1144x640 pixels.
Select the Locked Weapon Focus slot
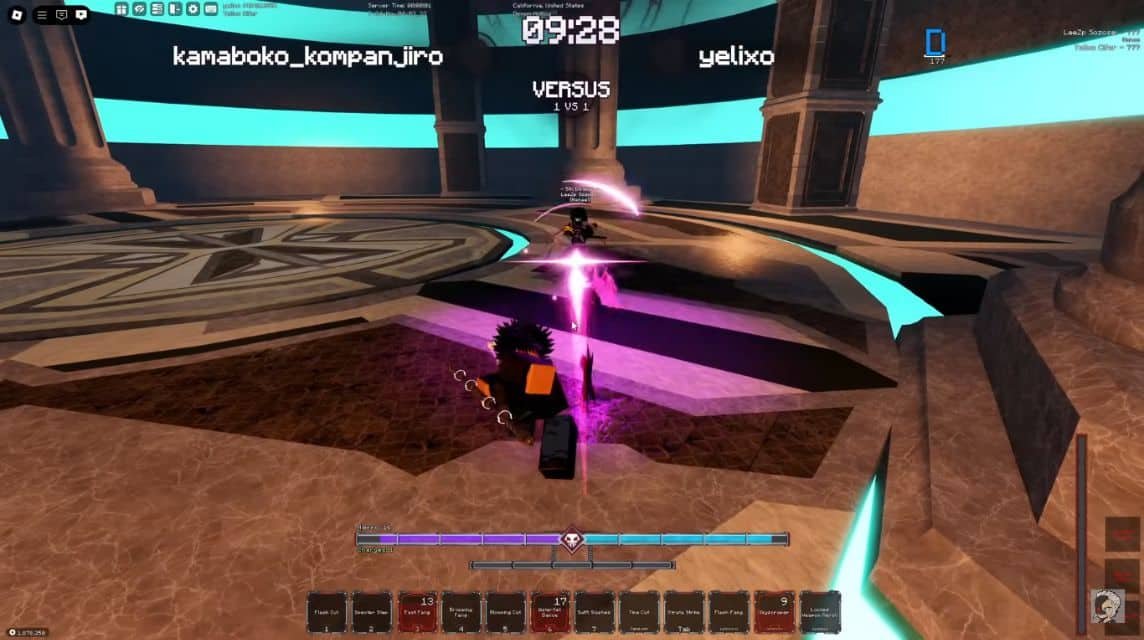point(820,612)
